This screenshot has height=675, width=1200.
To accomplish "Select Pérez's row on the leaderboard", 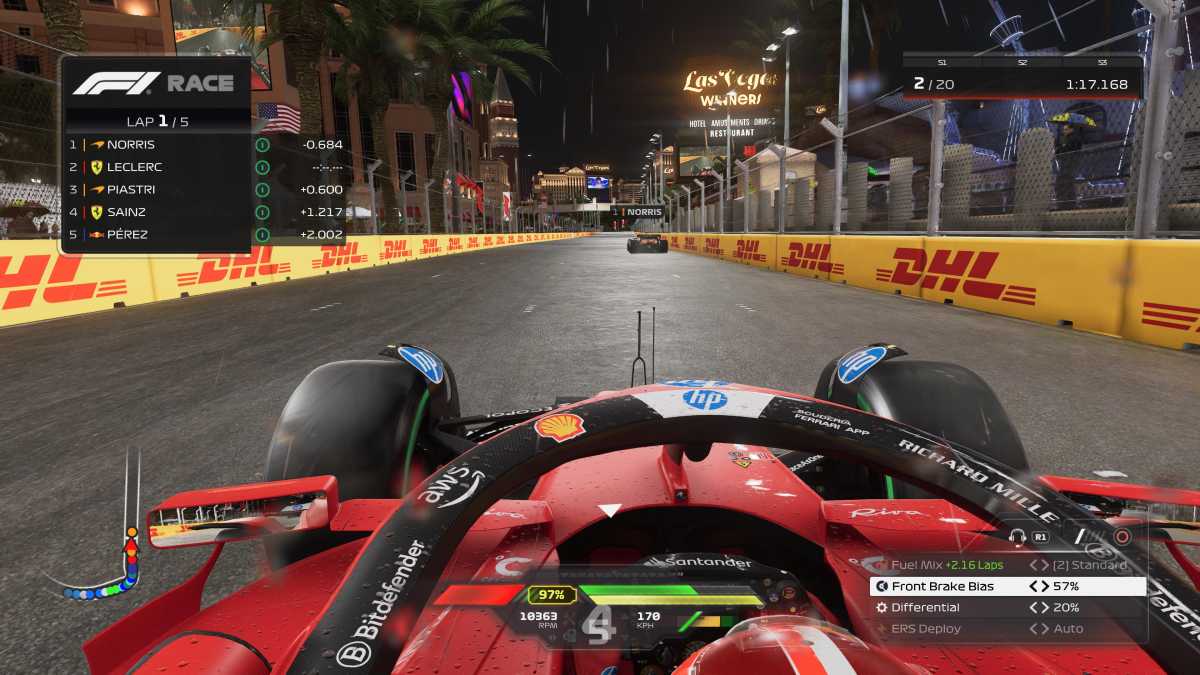I will 156,234.
